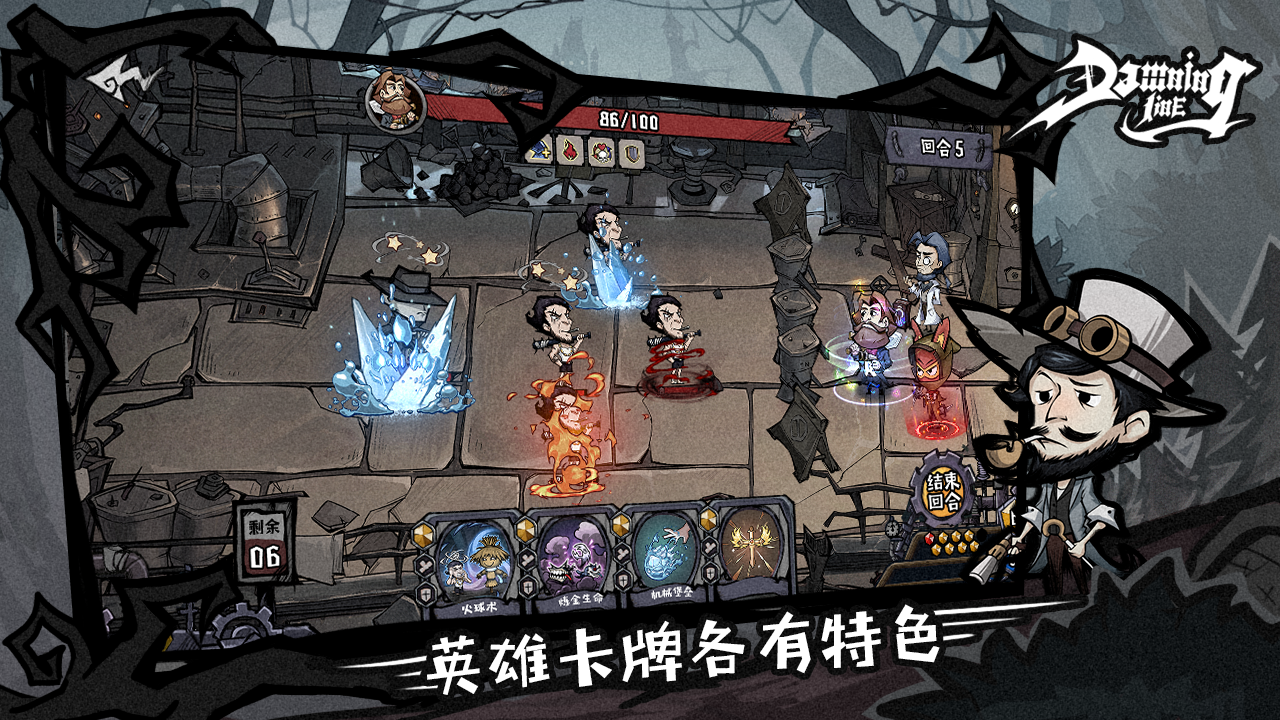Select the blue card-draw buff icon

[x=537, y=152]
